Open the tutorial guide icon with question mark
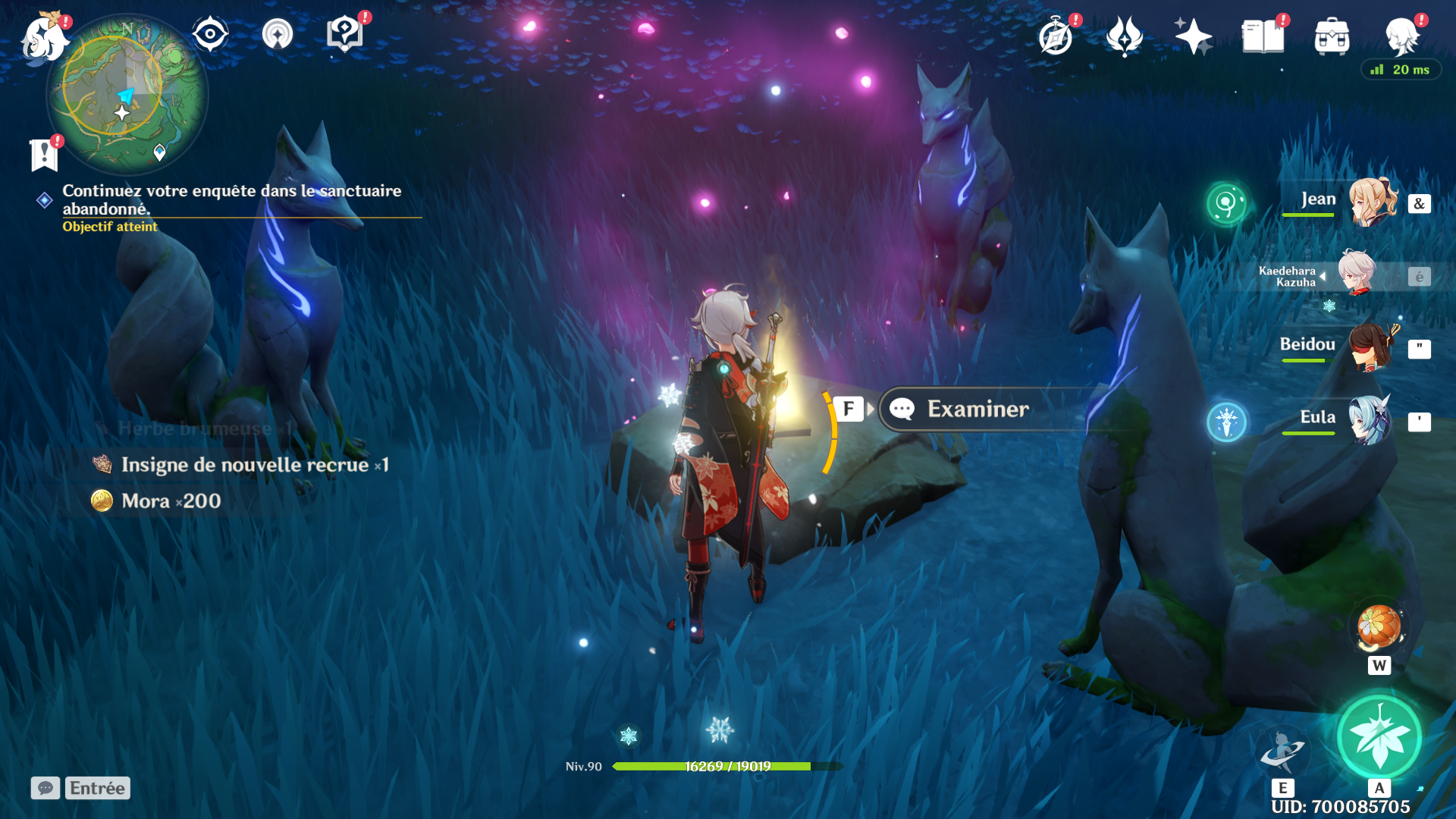Screen dimensions: 1456x819 point(344,34)
